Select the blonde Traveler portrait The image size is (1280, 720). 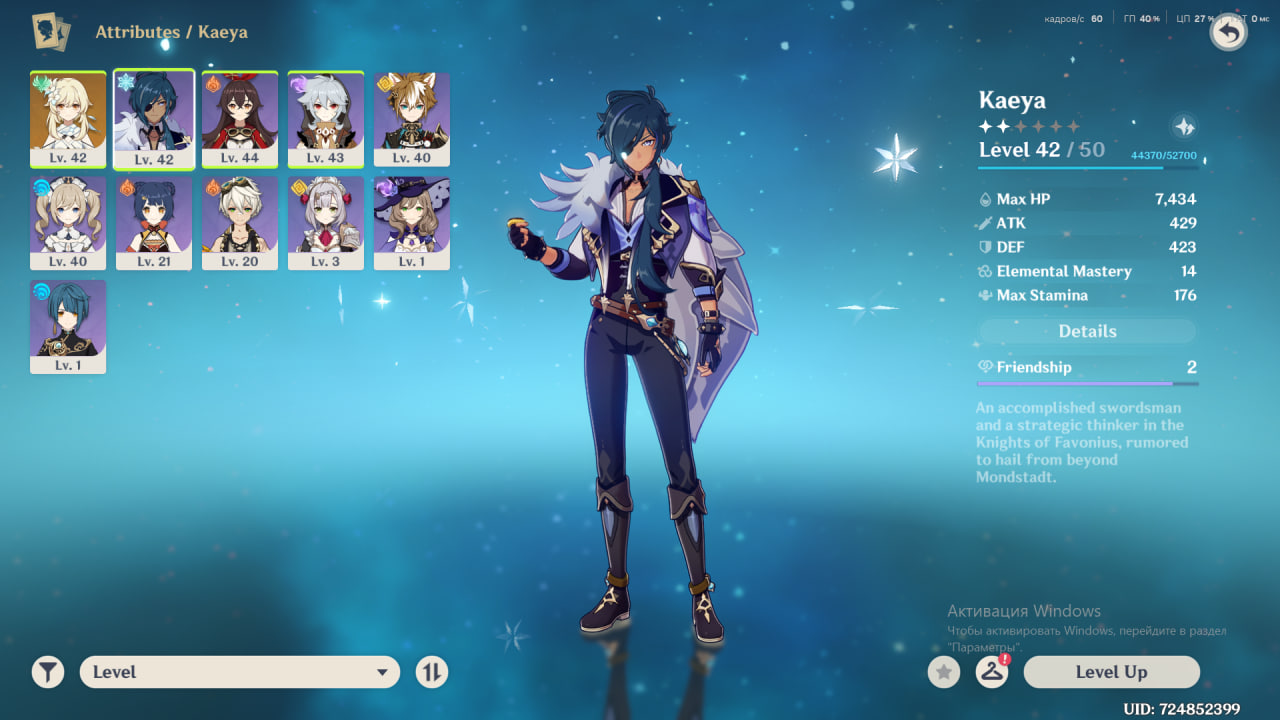[68, 119]
